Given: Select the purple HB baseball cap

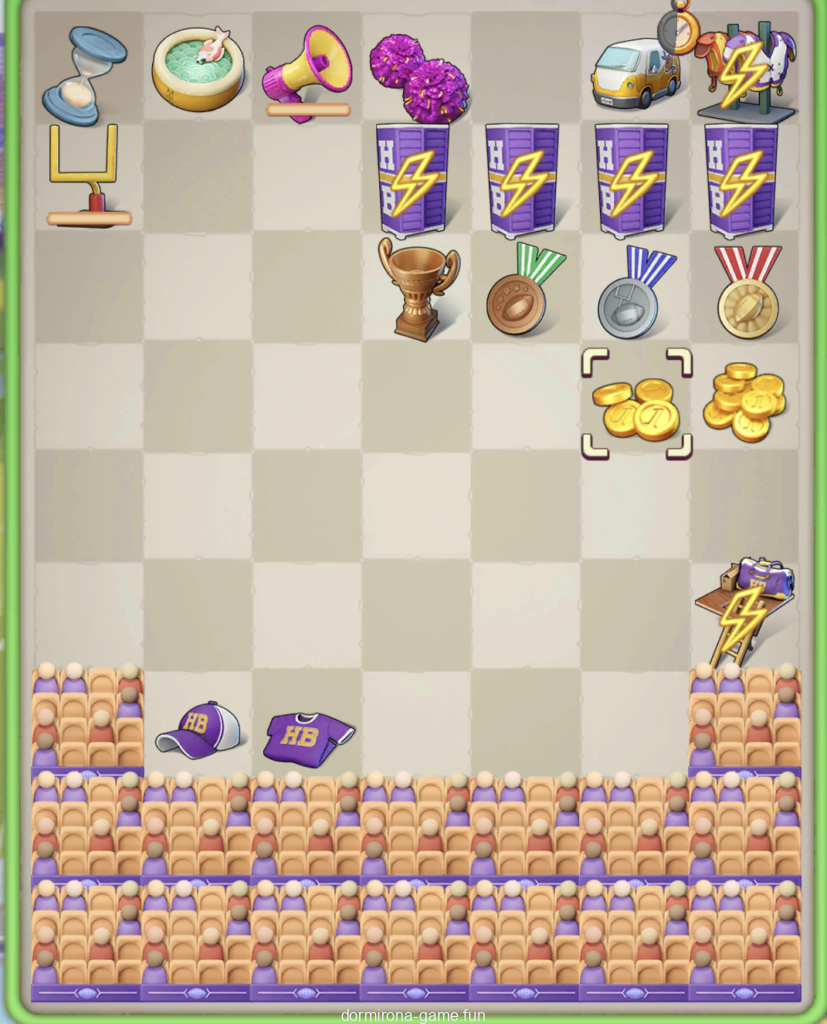Looking at the screenshot, I should click(198, 730).
